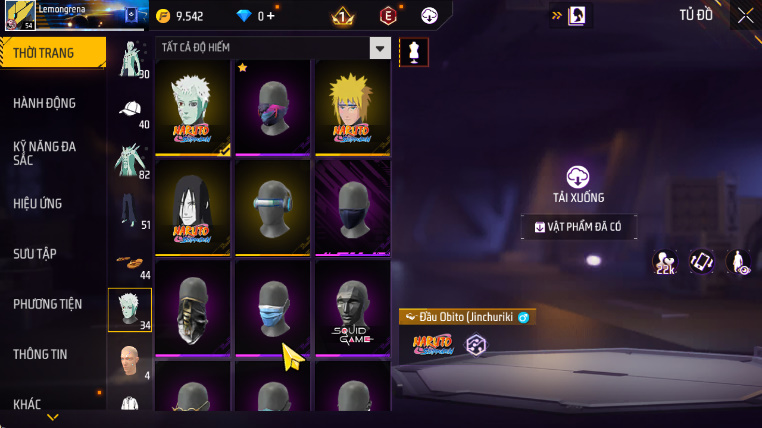Screen dimensions: 762x428
Task: Close the wardrobe with the X button
Action: click(745, 15)
